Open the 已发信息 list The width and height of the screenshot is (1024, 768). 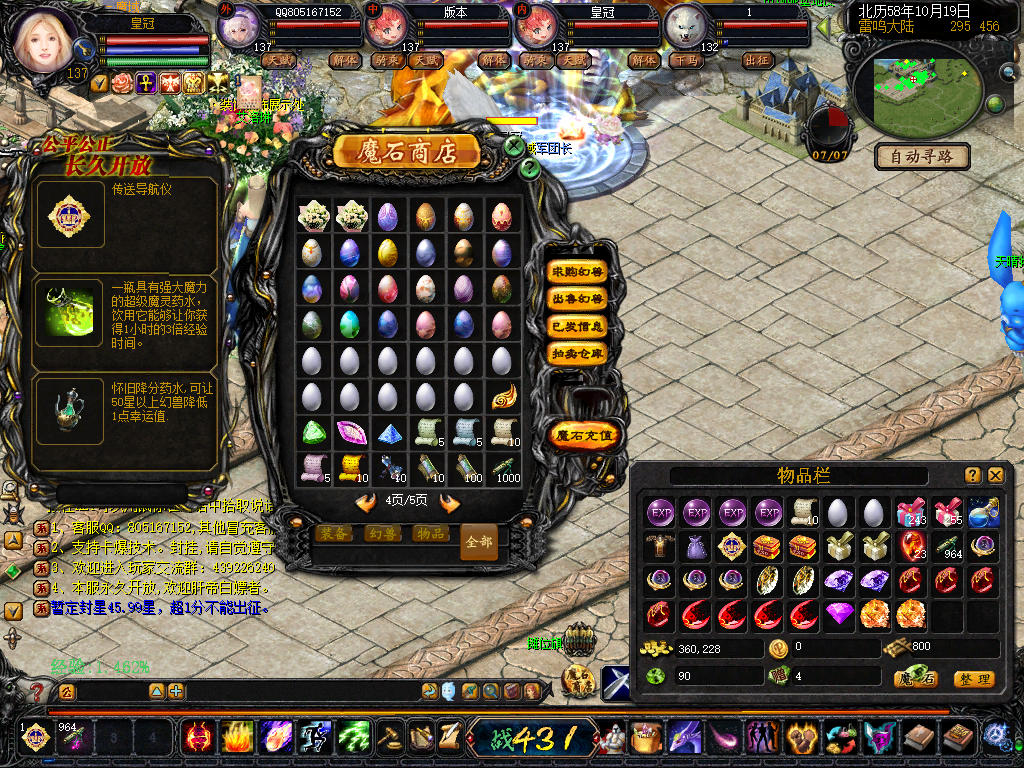(x=577, y=326)
